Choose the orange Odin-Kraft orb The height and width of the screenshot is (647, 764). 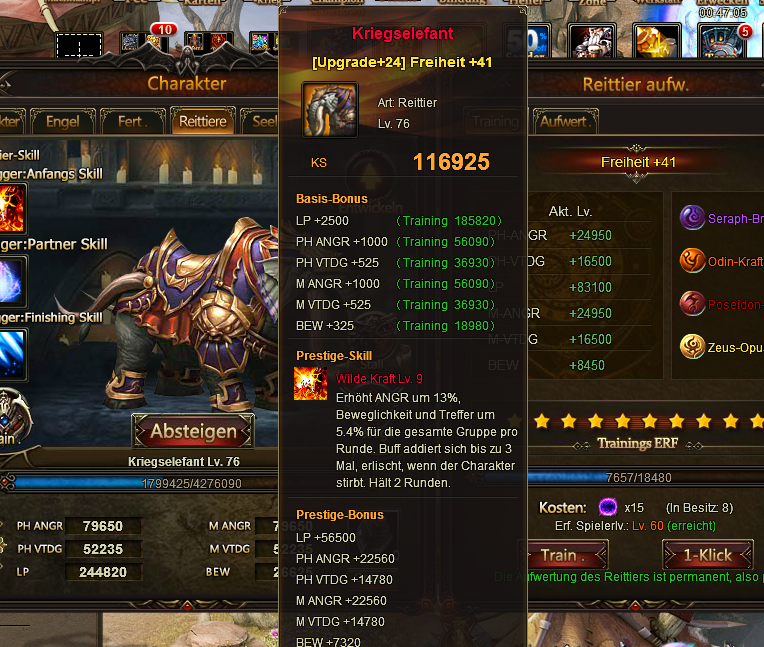click(x=692, y=260)
